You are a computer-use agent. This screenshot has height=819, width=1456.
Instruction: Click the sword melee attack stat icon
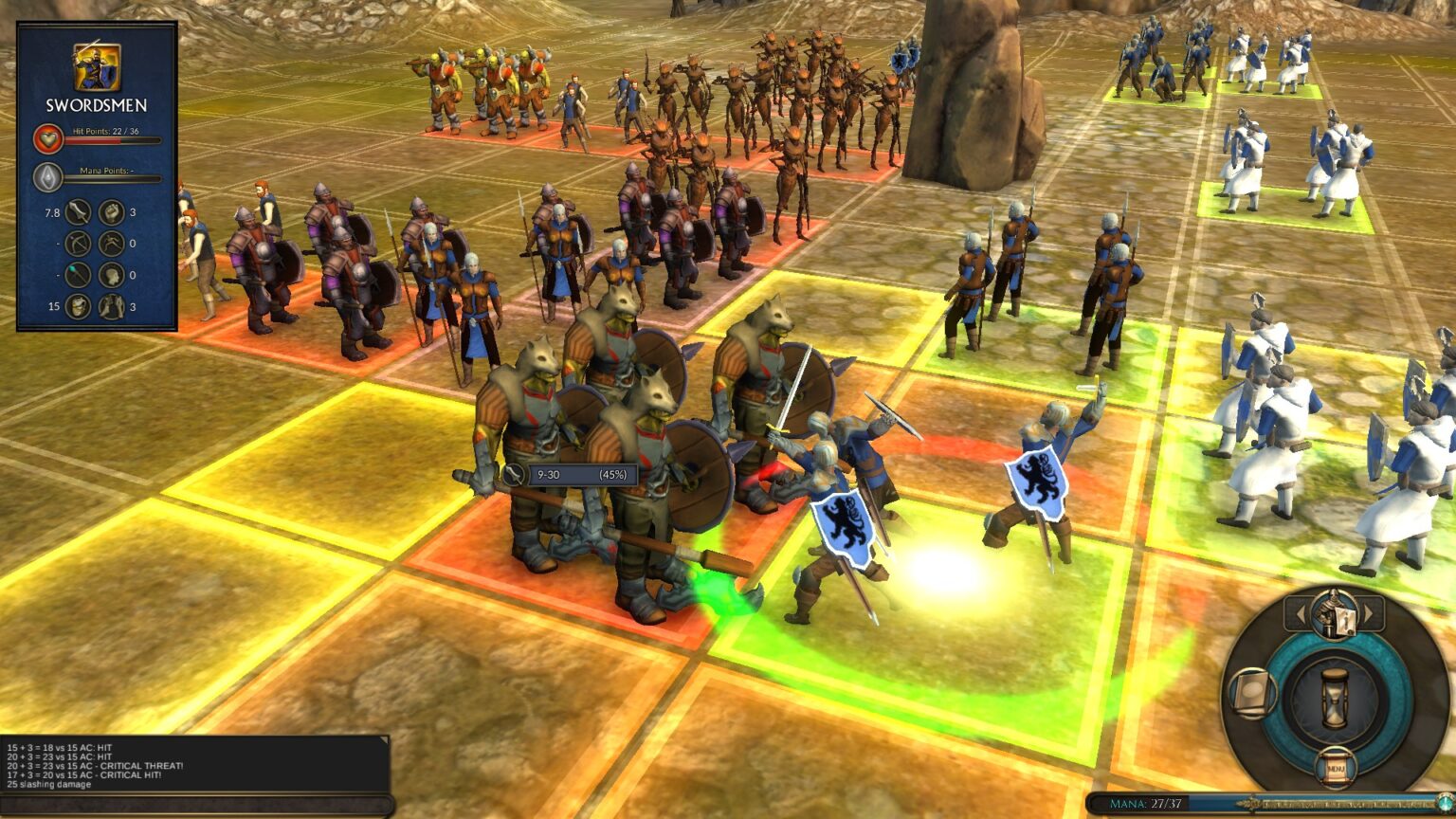(x=78, y=212)
